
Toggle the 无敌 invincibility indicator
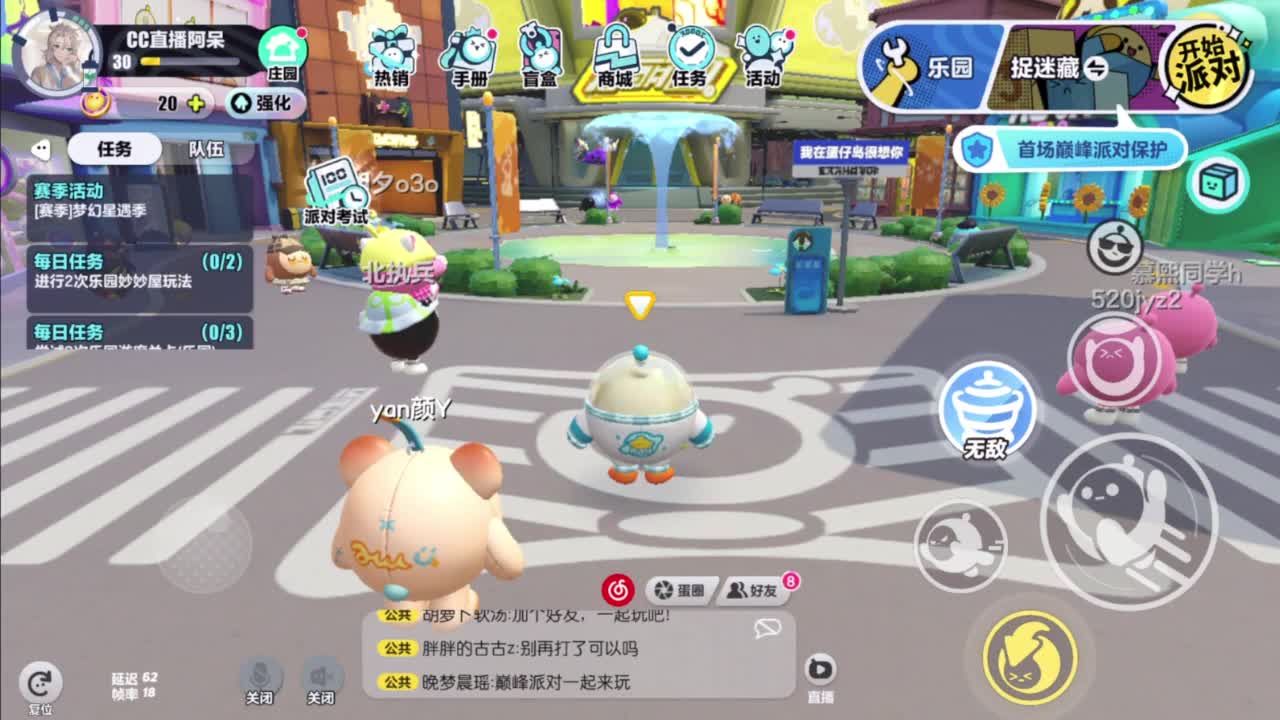pyautogui.click(x=987, y=410)
